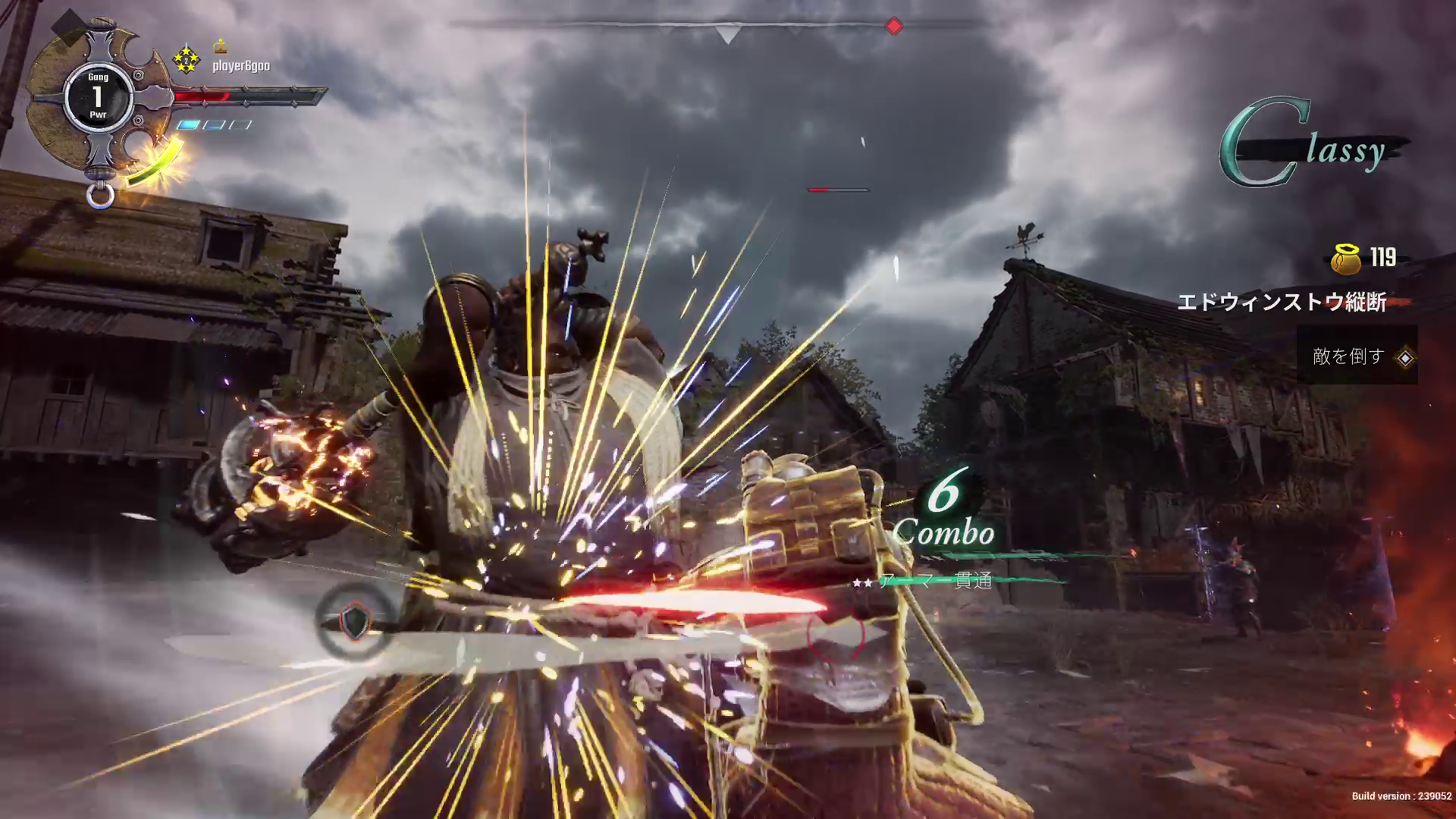
Task: Click the gold pouch currency icon
Action: [x=1346, y=258]
